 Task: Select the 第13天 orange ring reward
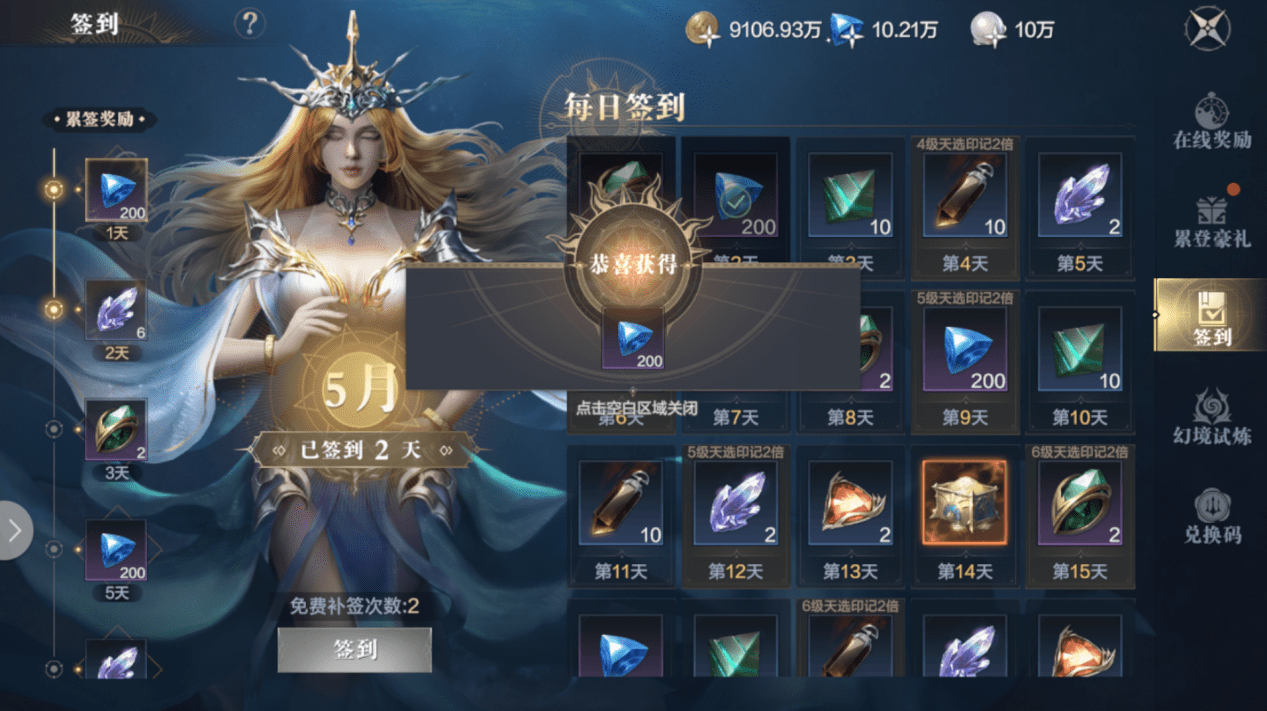coord(849,503)
